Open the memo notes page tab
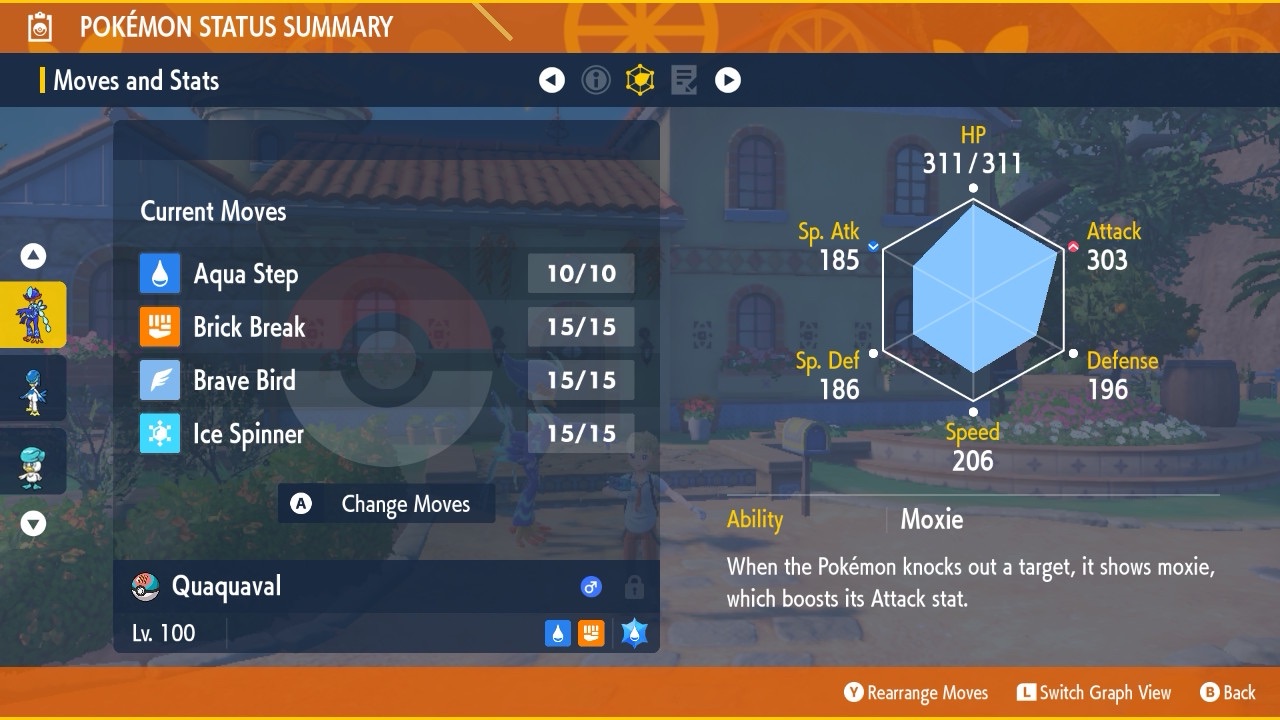 coord(684,80)
